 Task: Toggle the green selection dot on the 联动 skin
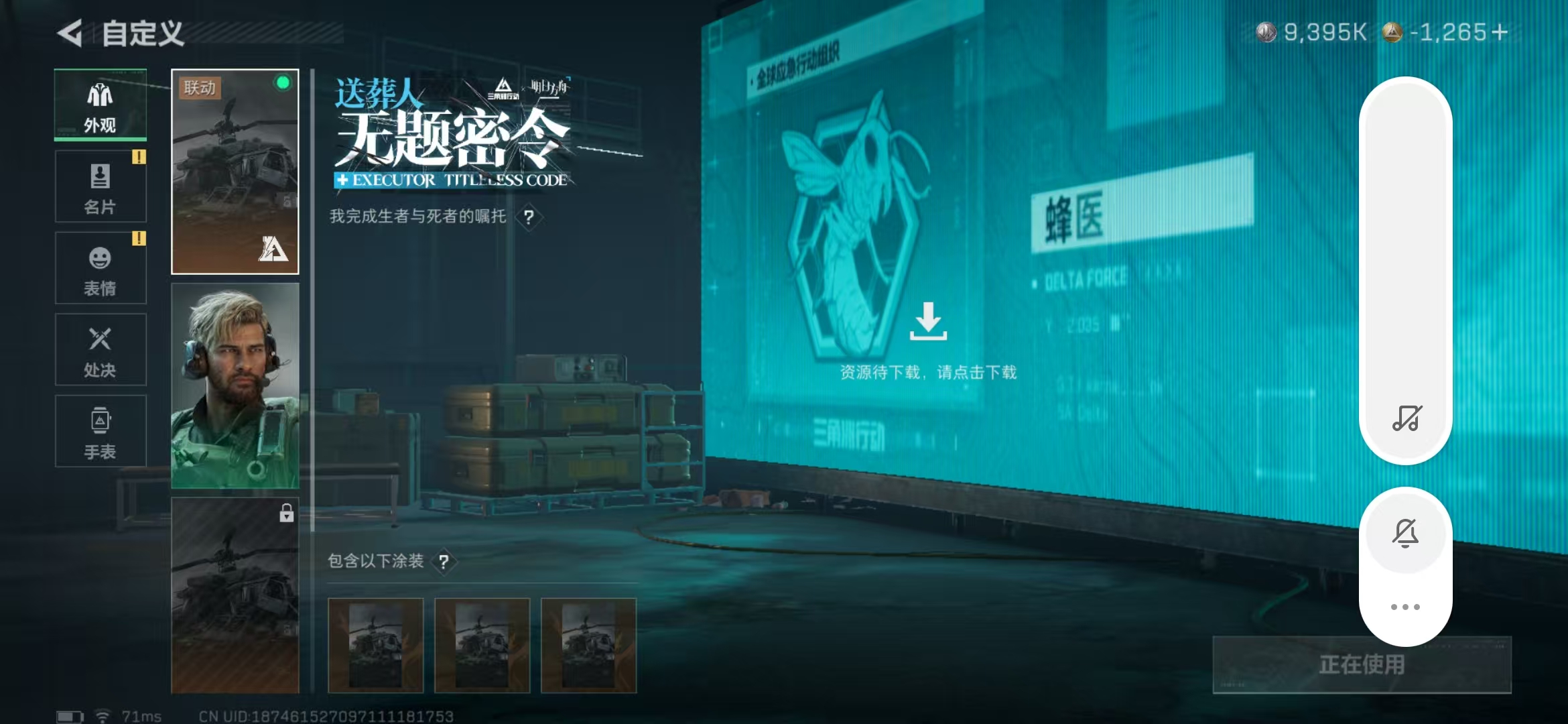(282, 83)
